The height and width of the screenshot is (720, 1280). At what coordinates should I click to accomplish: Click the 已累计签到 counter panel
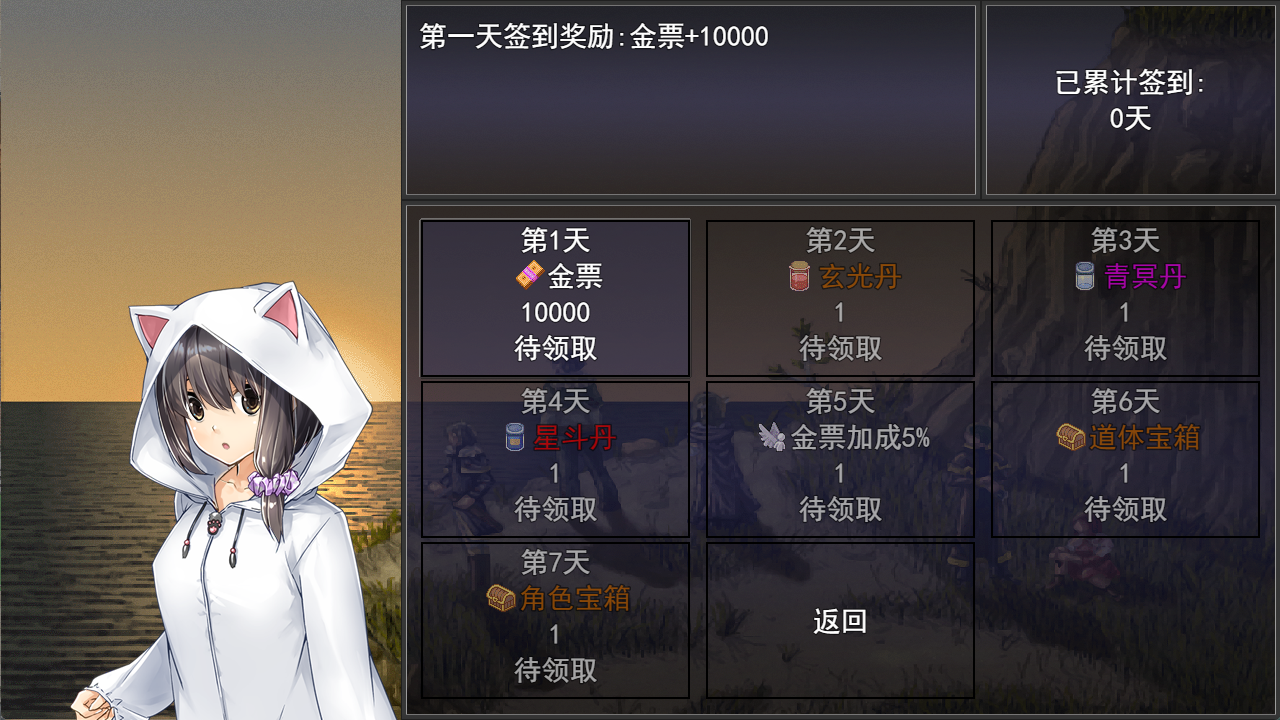pos(1130,100)
